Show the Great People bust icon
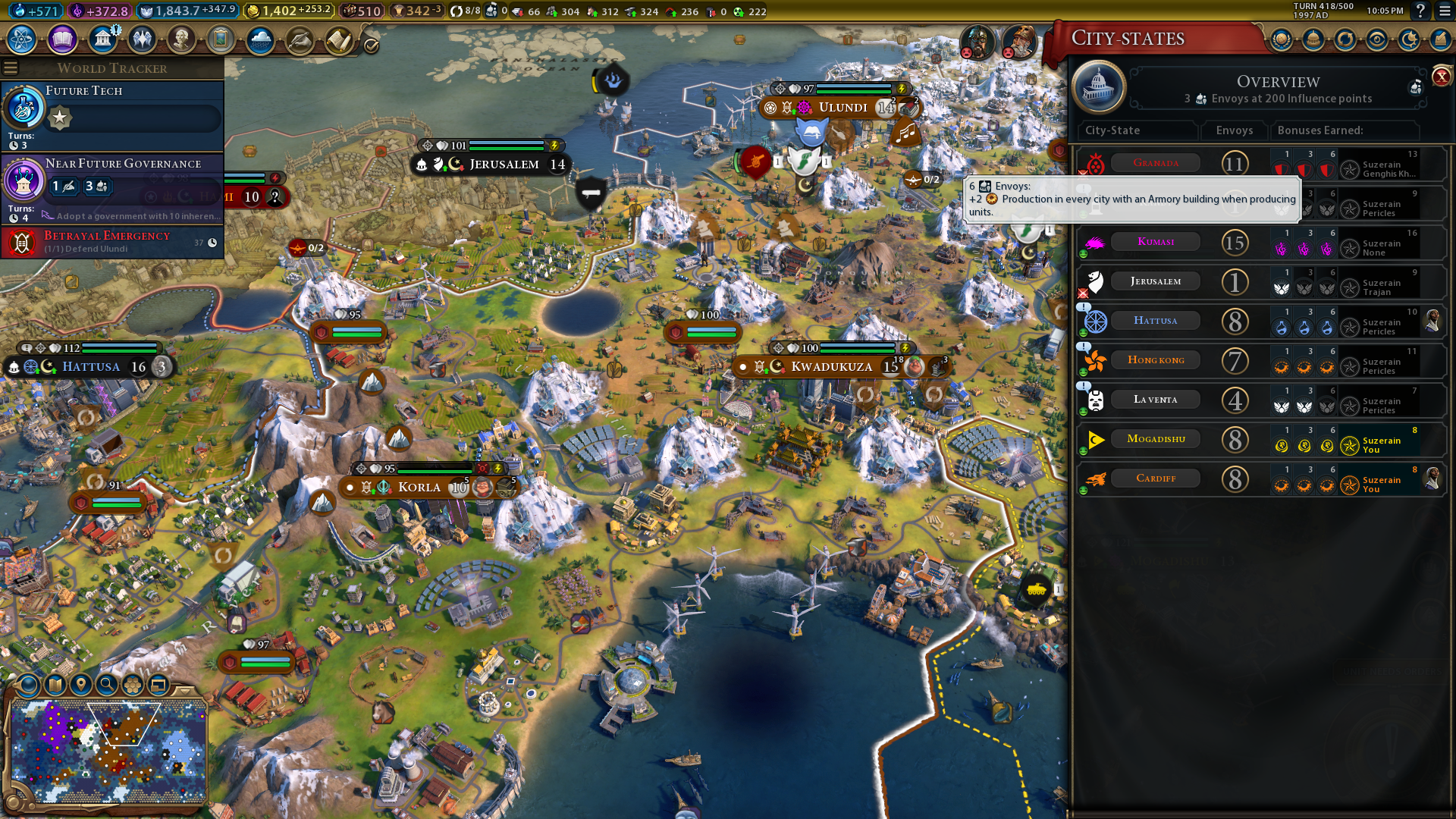Viewport: 1456px width, 819px height. 181,39
